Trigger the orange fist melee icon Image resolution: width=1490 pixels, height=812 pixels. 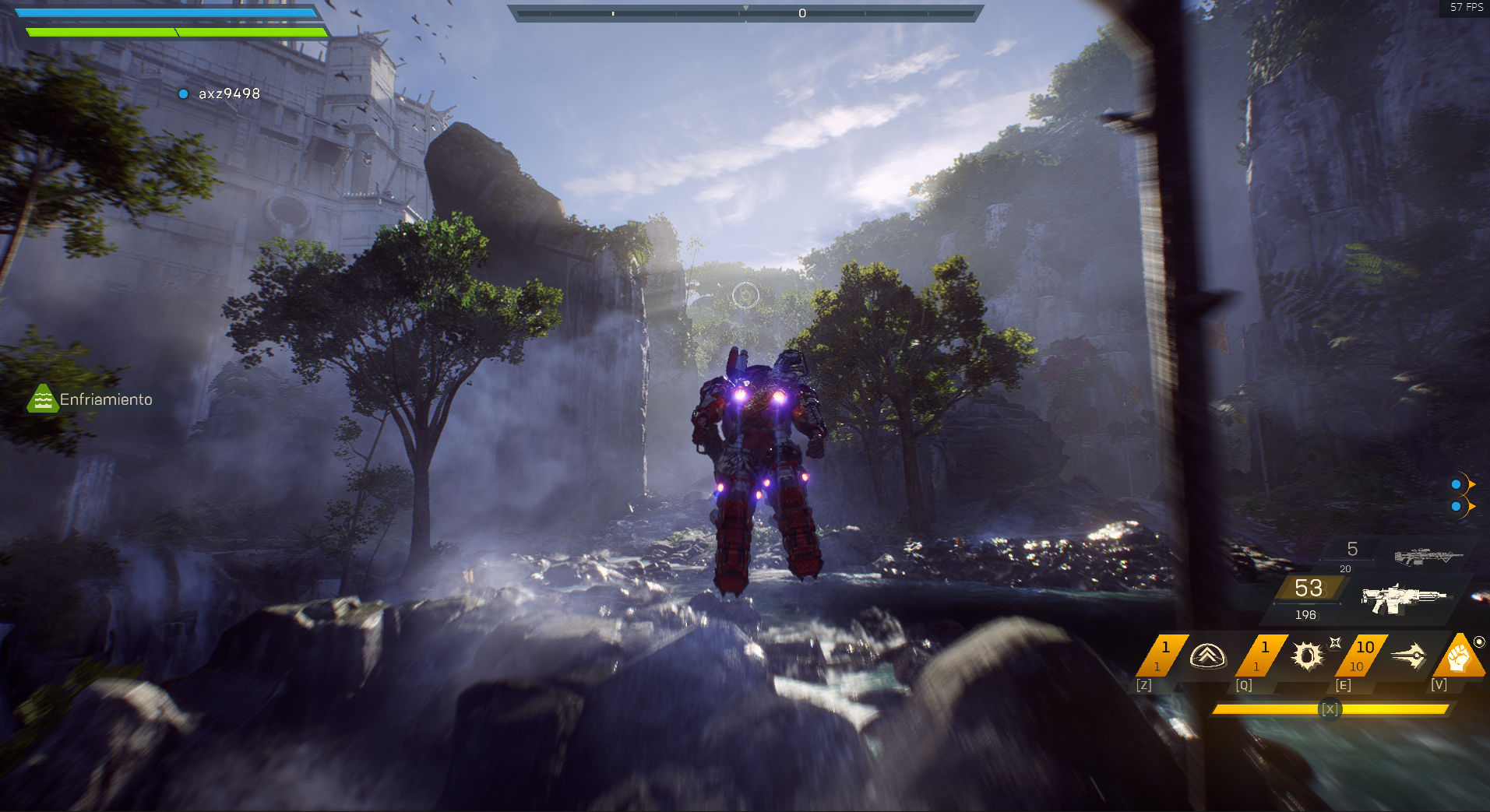click(1459, 658)
